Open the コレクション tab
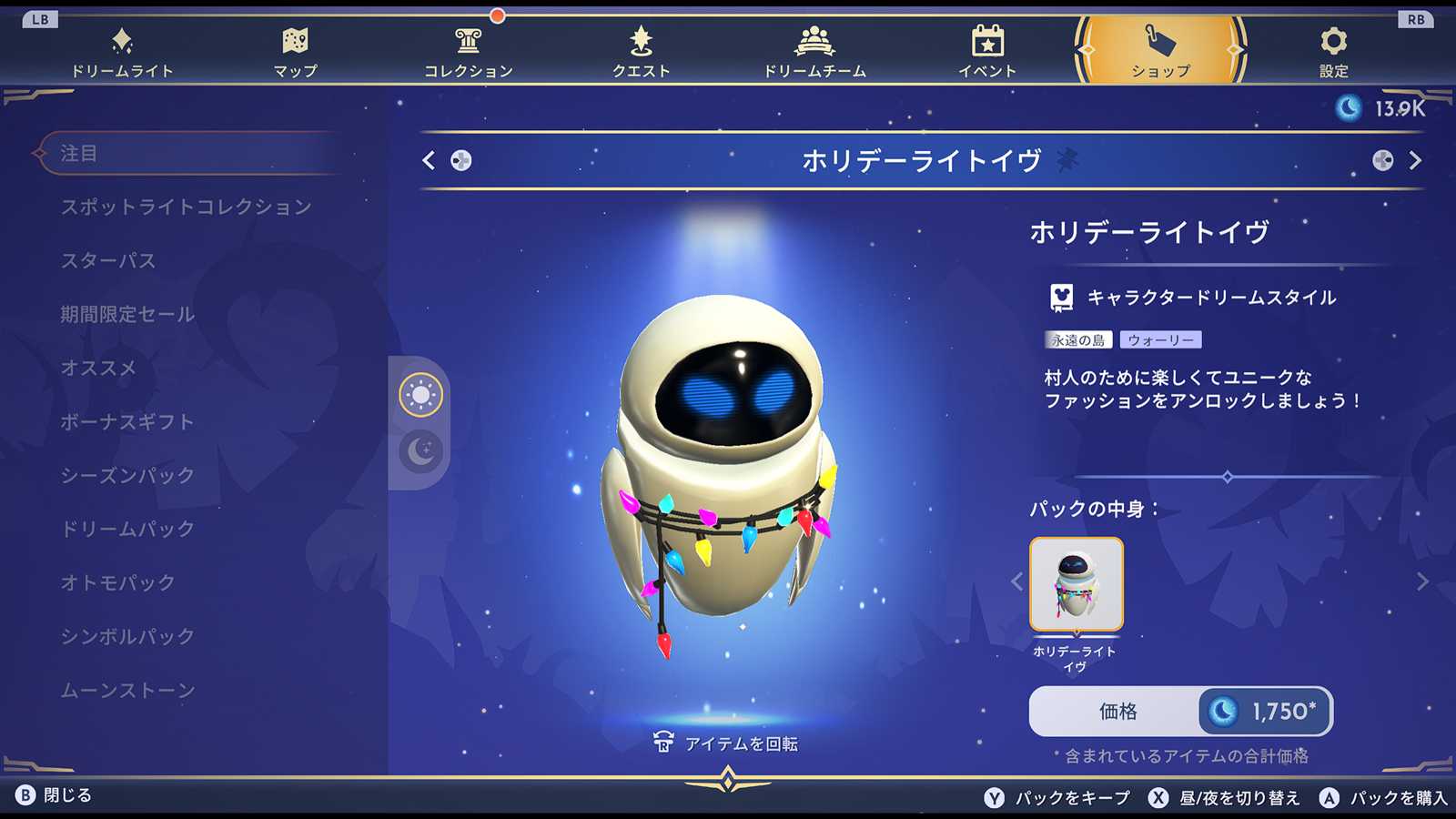The image size is (1456, 819). pyautogui.click(x=469, y=52)
